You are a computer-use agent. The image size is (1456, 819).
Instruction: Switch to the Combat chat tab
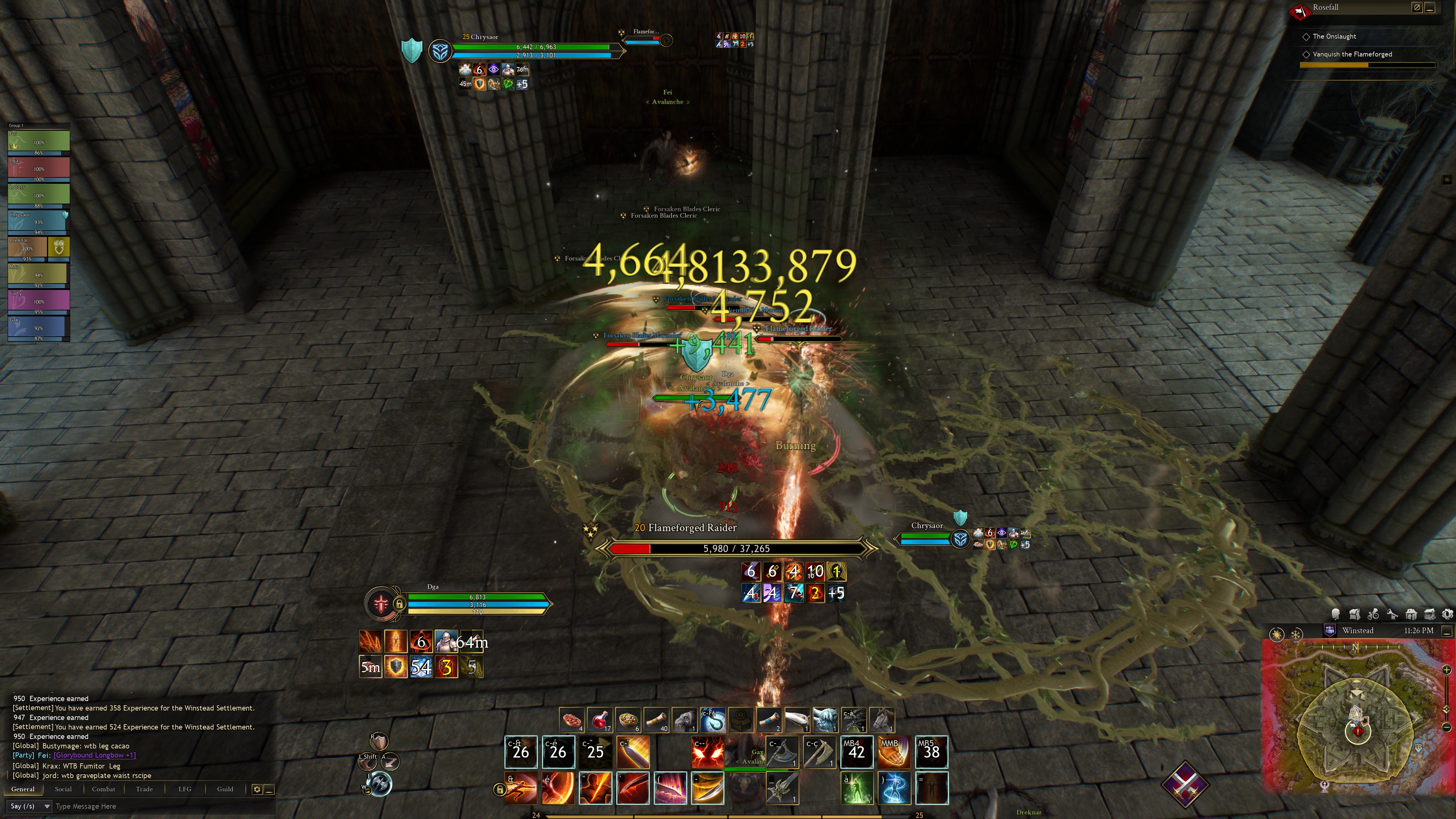104,789
